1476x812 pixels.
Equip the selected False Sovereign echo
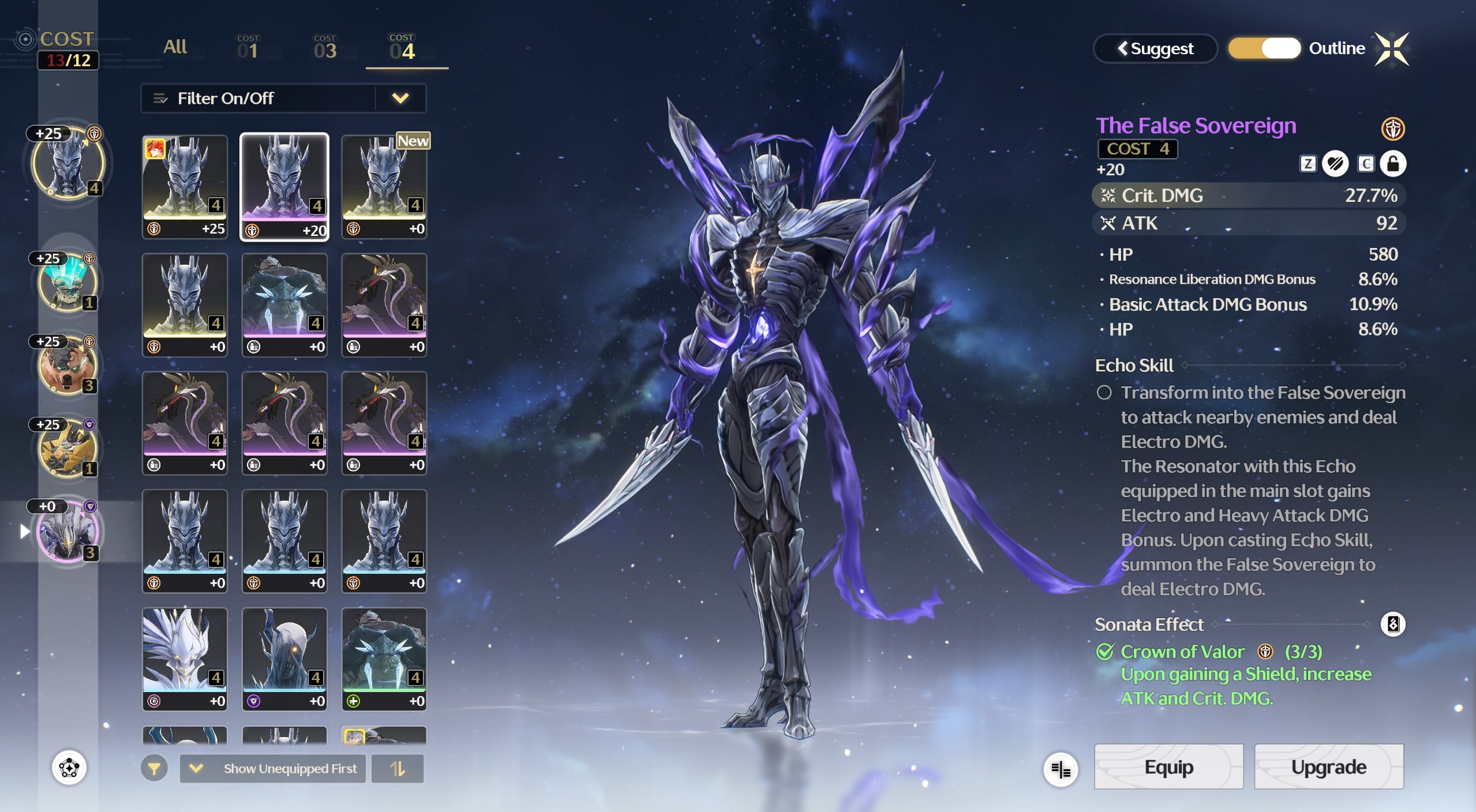(x=1168, y=767)
